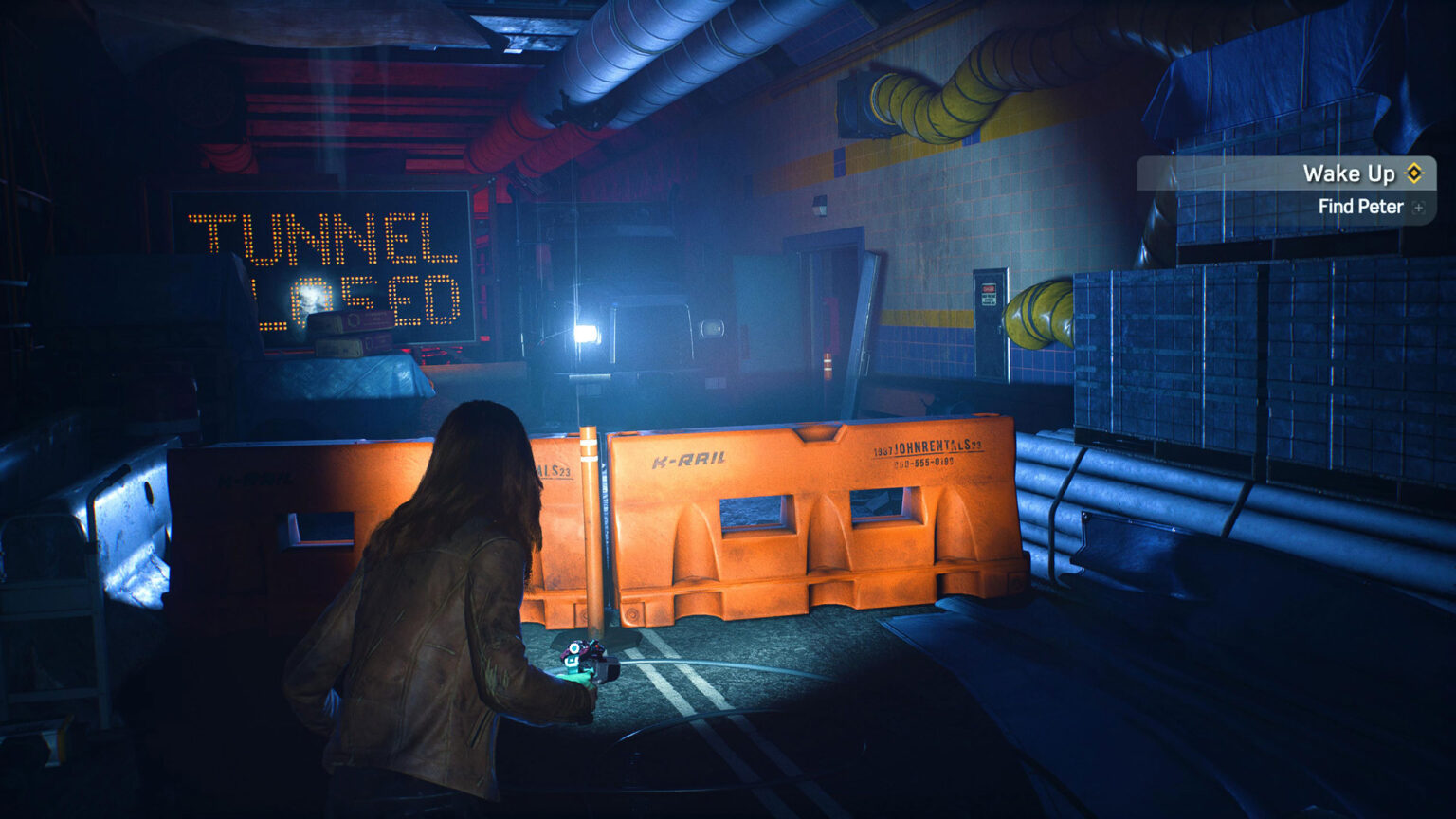Click the TUNNEL CLOSED LED message board
Image resolution: width=1456 pixels, height=819 pixels.
[x=322, y=265]
